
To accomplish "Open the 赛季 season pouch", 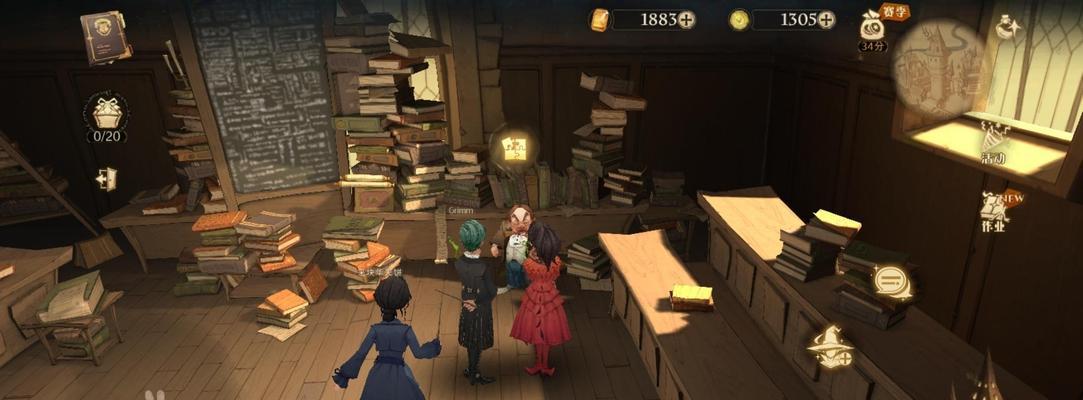I will tap(873, 28).
